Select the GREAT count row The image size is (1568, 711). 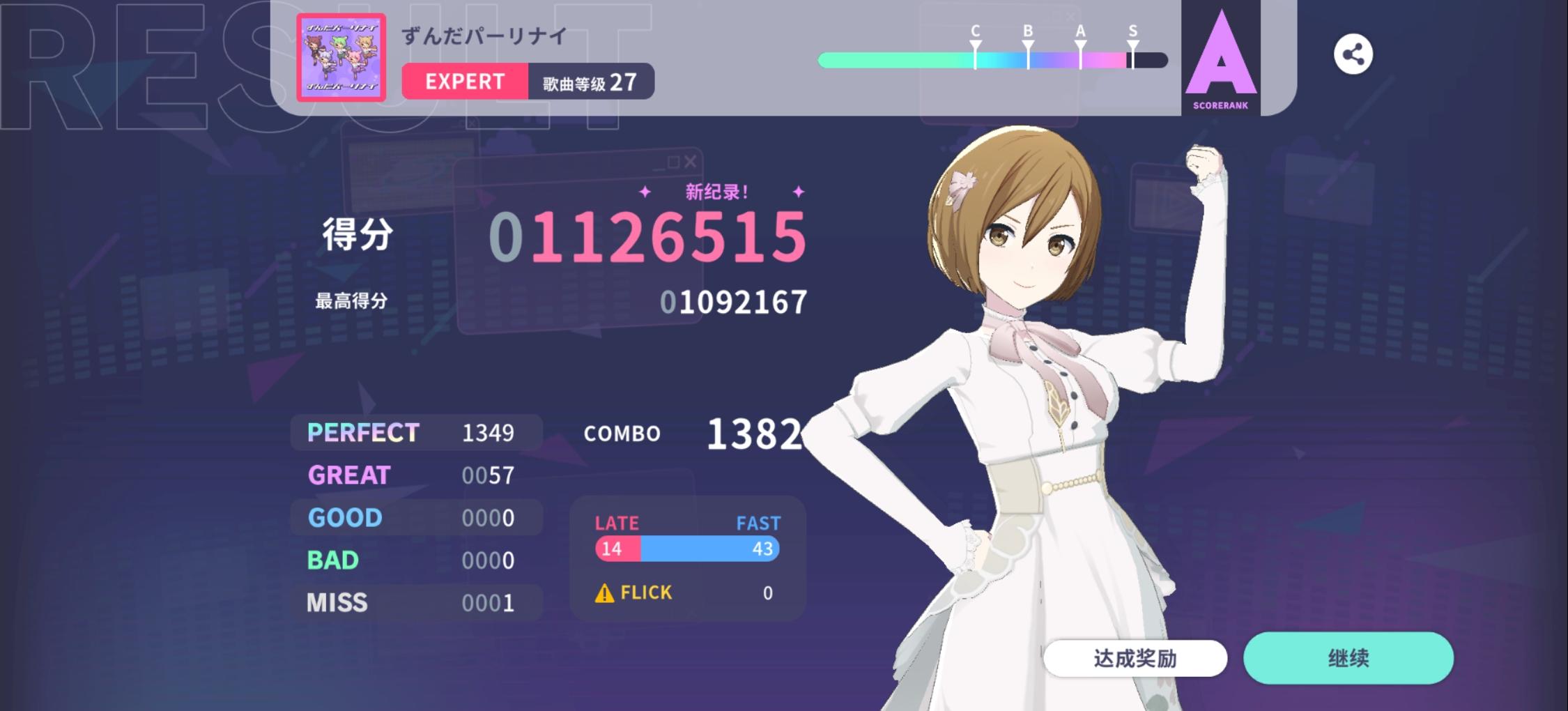pyautogui.click(x=415, y=475)
